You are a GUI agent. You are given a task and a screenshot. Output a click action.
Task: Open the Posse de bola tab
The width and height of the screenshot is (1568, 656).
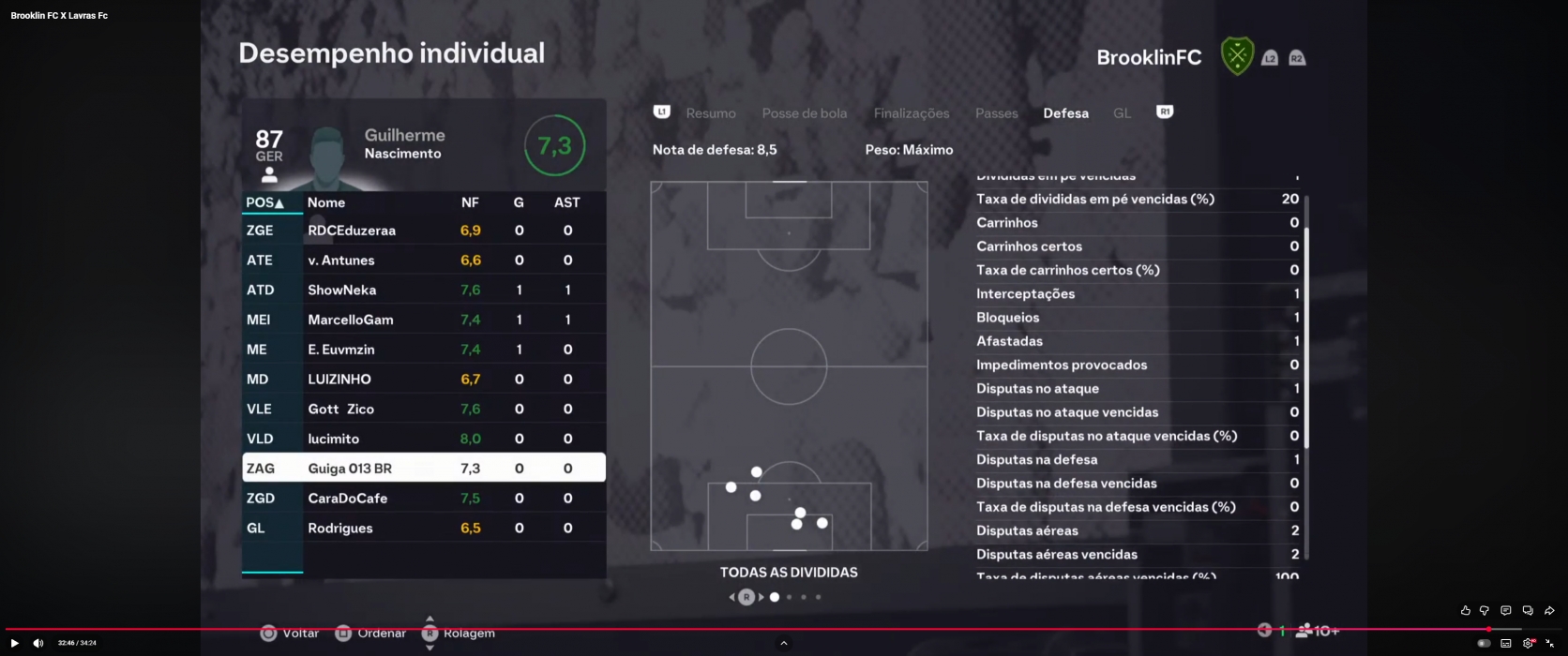(x=804, y=113)
